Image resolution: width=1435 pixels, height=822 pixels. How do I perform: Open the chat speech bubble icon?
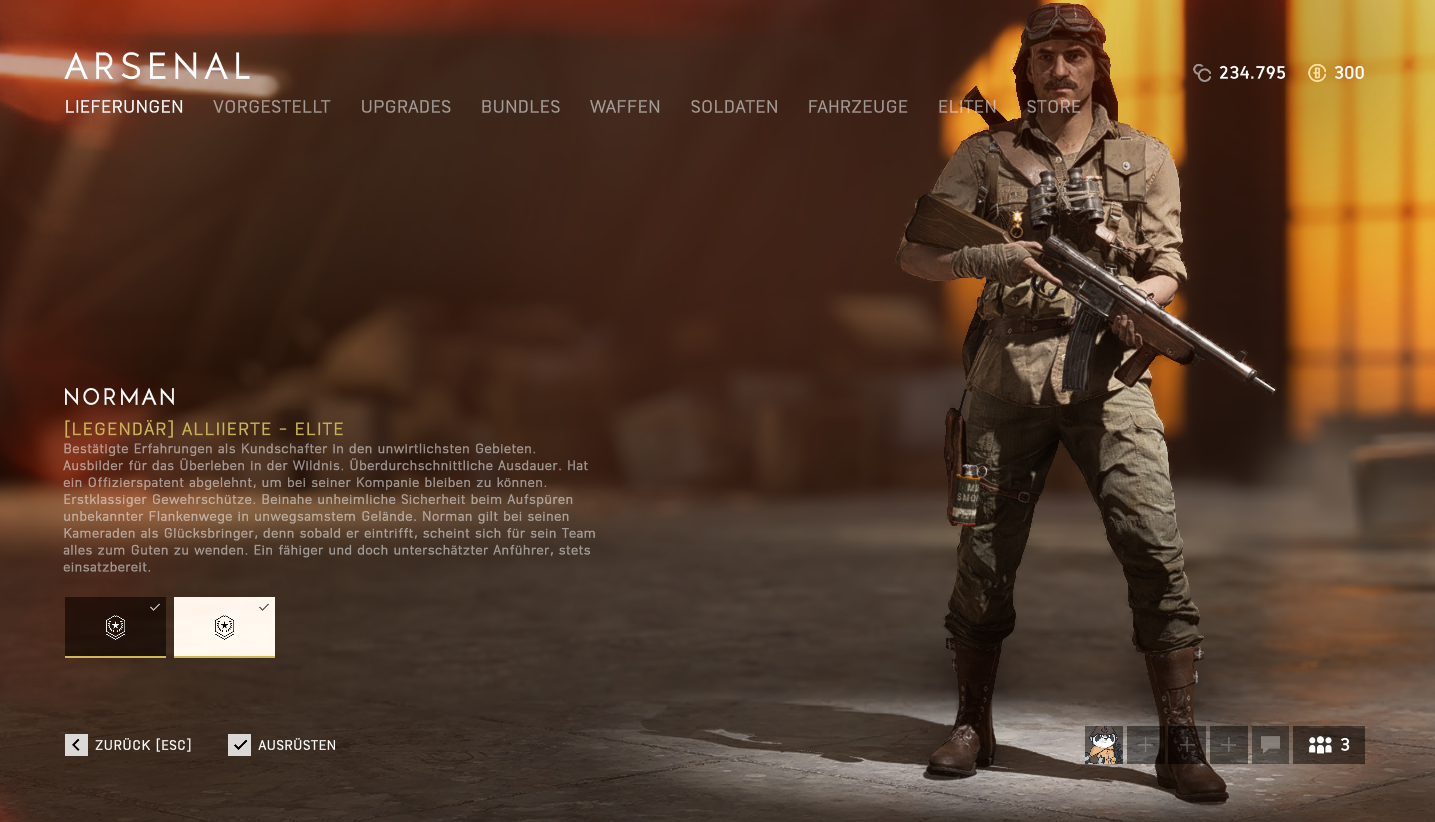click(1270, 745)
